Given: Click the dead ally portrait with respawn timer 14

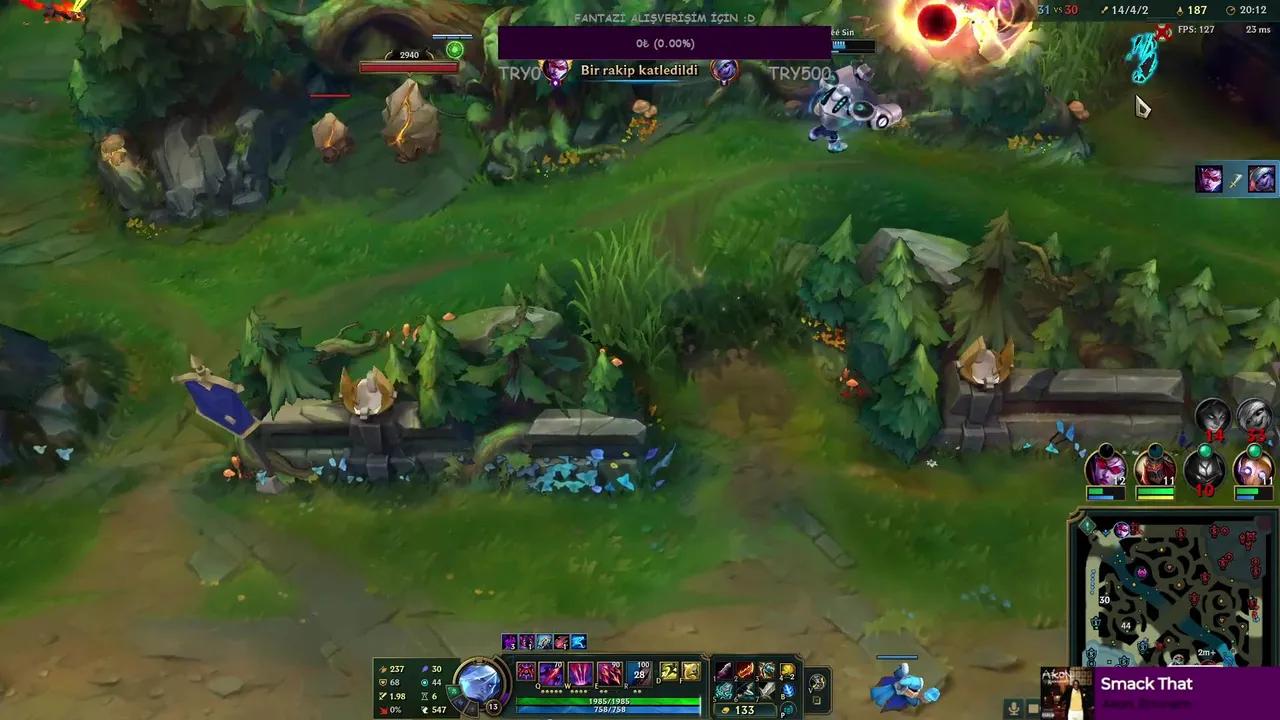Looking at the screenshot, I should pyautogui.click(x=1213, y=417).
